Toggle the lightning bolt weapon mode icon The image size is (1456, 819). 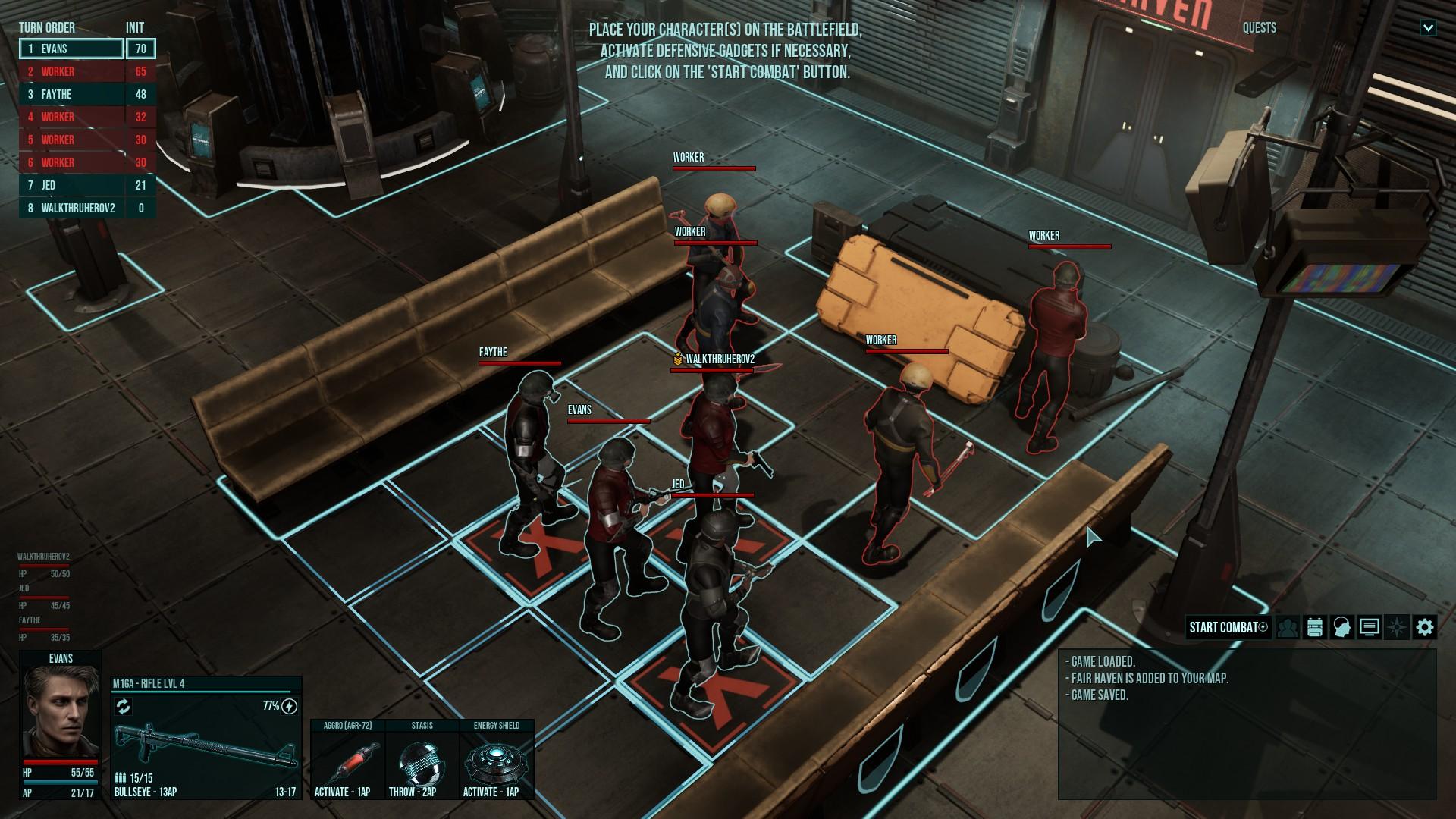tap(289, 707)
